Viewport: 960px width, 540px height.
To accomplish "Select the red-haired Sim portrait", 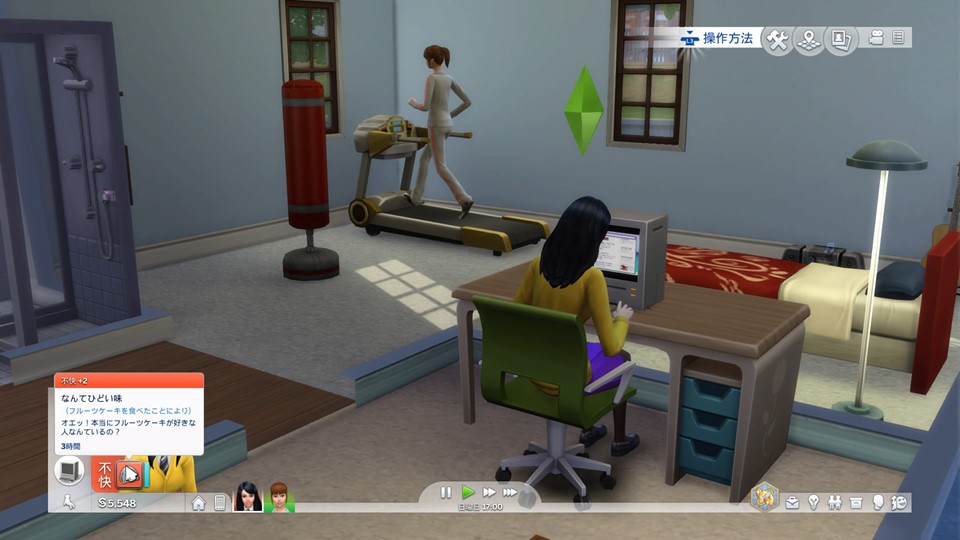I will (x=278, y=497).
